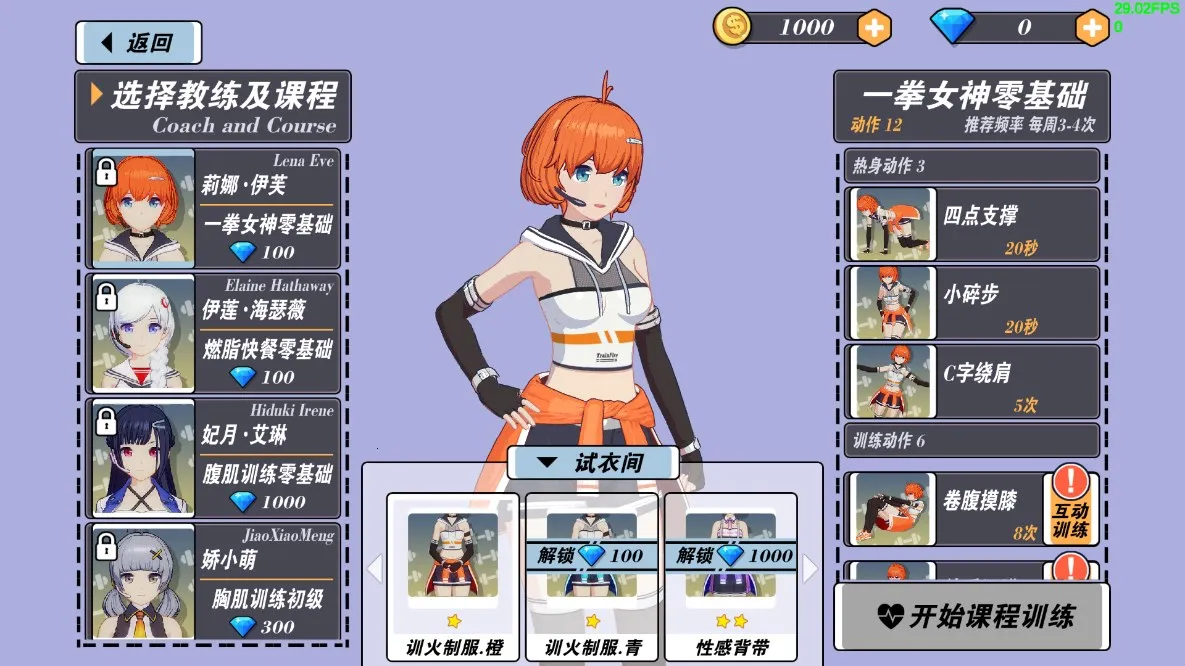Image resolution: width=1185 pixels, height=666 pixels.
Task: Select coach 娇小萌 (JiaoXiaoMeng)
Action: (213, 581)
